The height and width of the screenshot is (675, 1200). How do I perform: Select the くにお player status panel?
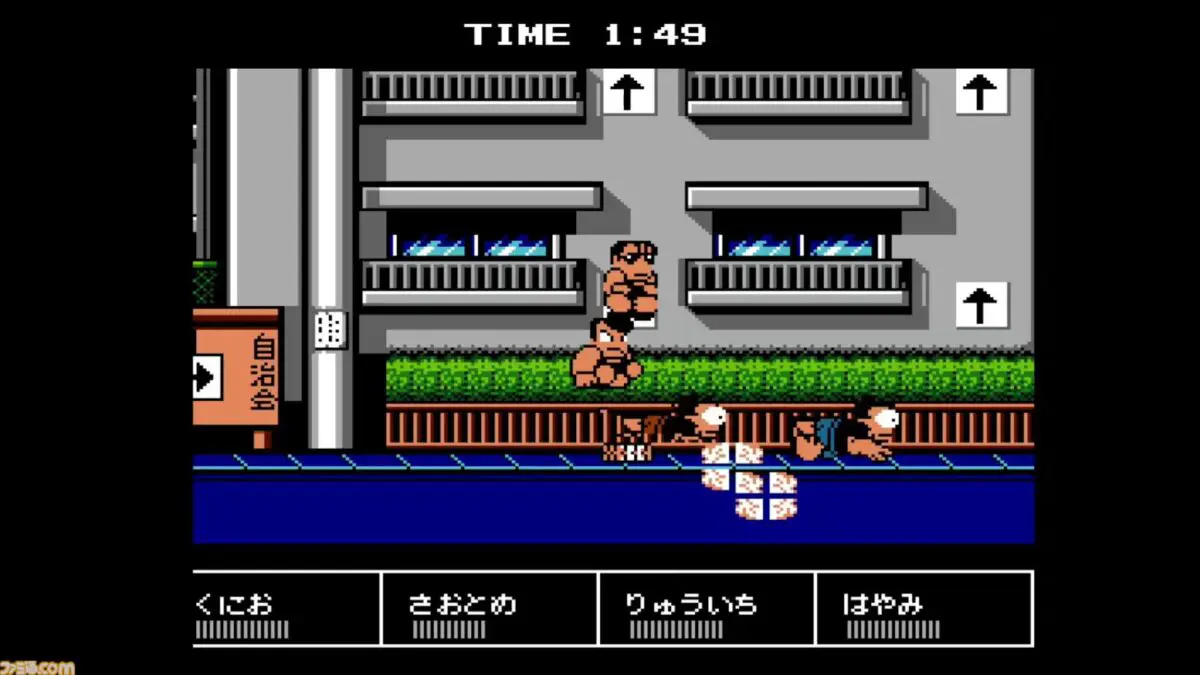coord(286,609)
